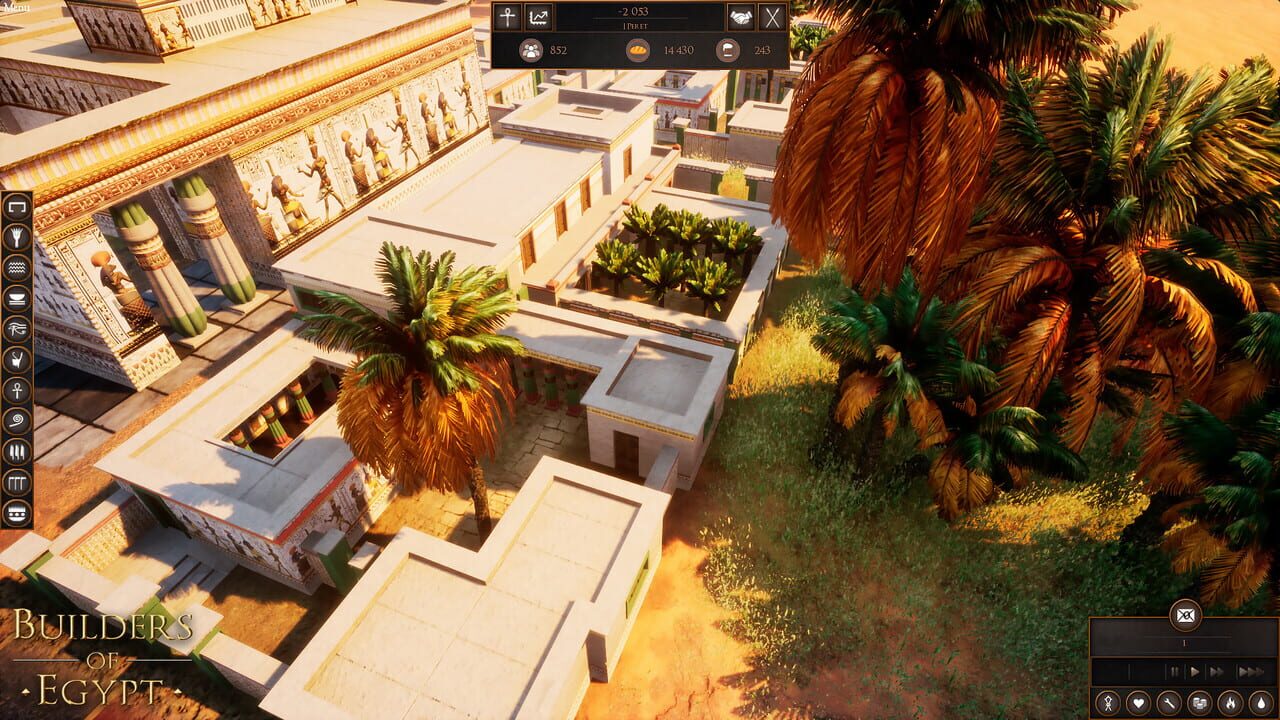The height and width of the screenshot is (720, 1280).
Task: Open the messages envelope panel
Action: 1185,616
